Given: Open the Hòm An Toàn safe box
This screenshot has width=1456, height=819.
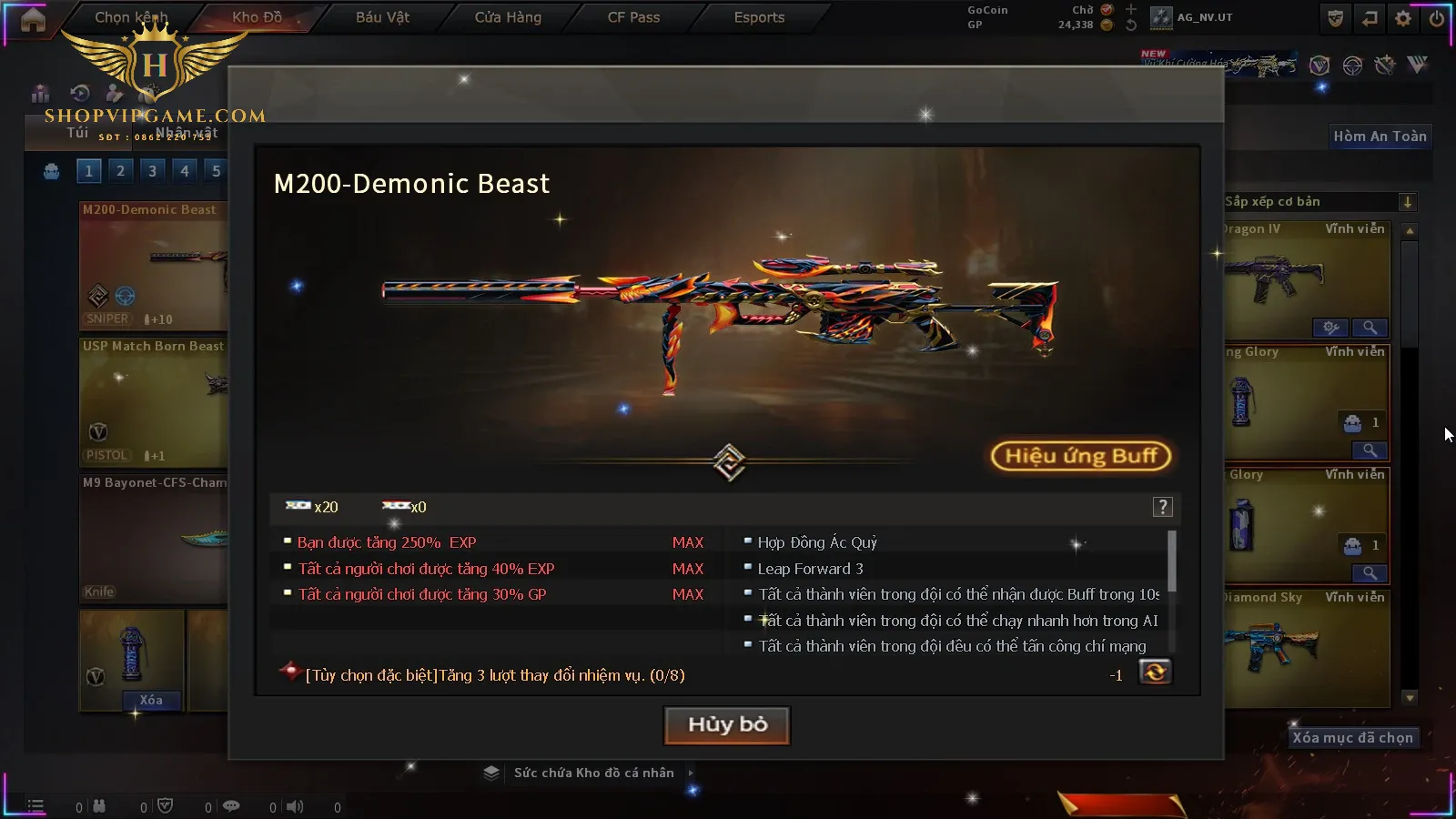Looking at the screenshot, I should tap(1380, 136).
